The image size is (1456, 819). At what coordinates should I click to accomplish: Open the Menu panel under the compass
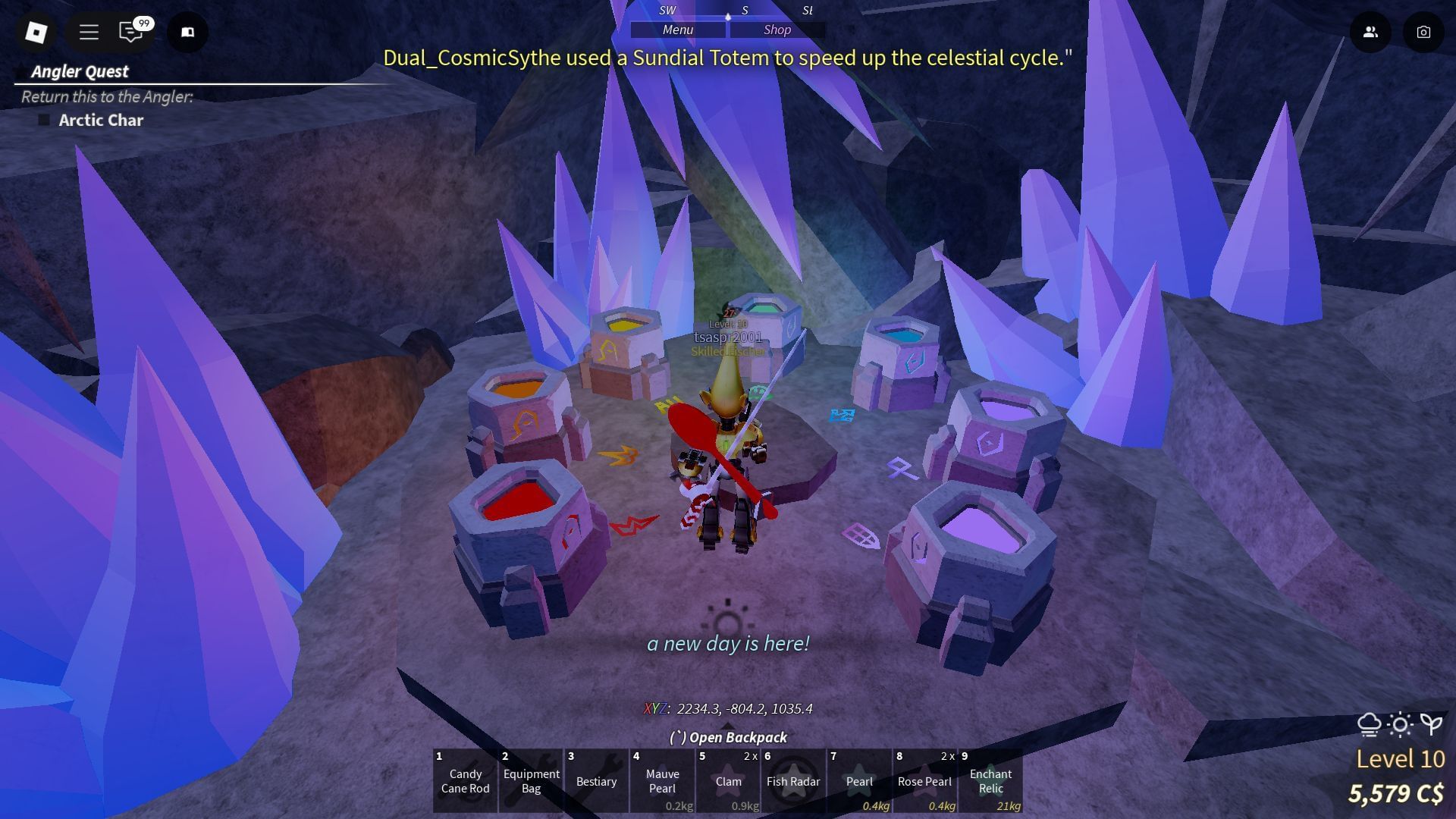pyautogui.click(x=677, y=30)
